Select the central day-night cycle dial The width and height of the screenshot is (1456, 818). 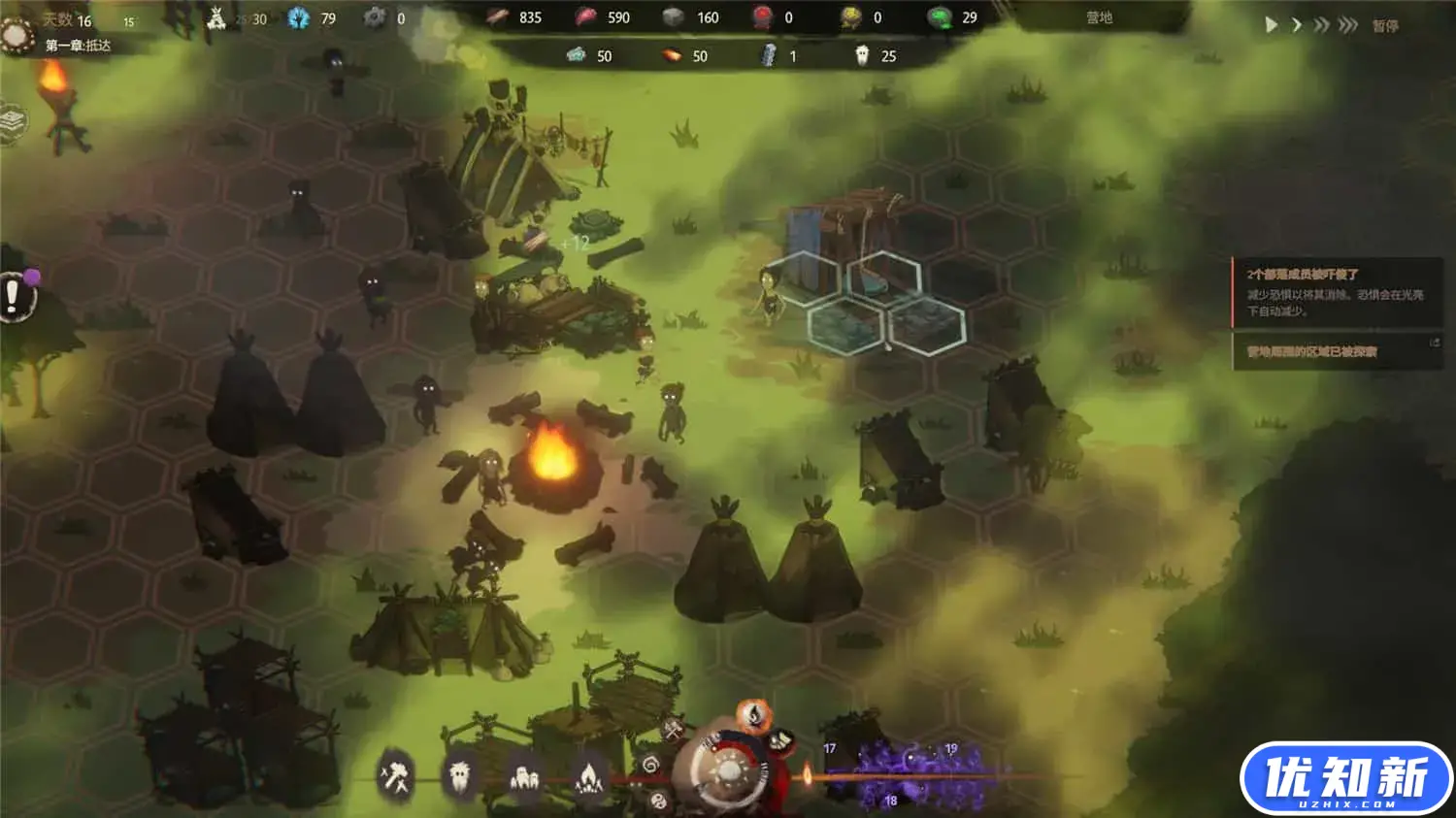pos(728,773)
